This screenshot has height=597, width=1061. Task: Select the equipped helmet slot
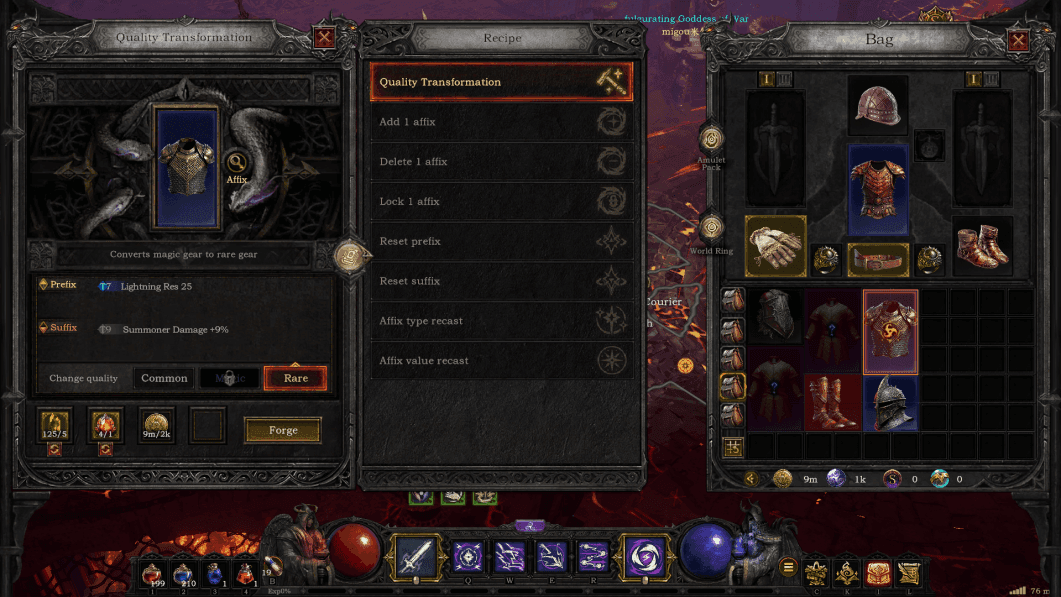878,105
